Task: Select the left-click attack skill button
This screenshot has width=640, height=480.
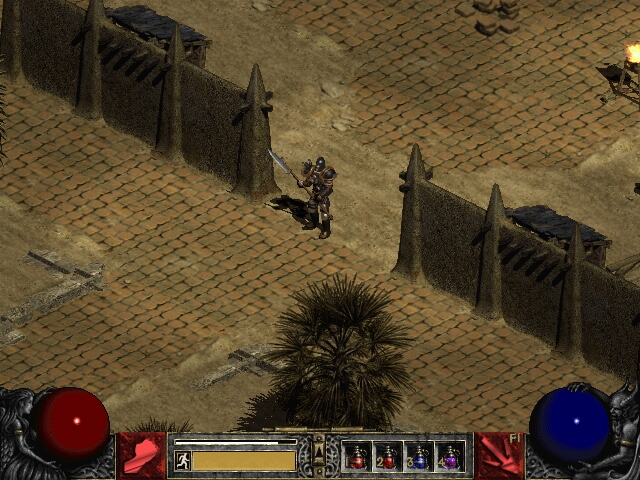Action: pos(141,455)
